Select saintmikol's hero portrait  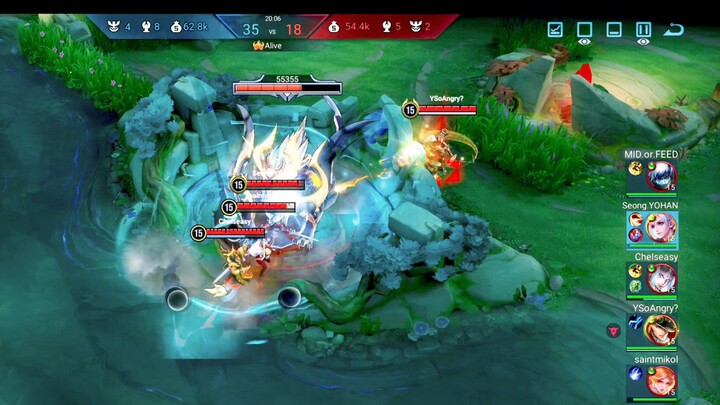(x=661, y=380)
